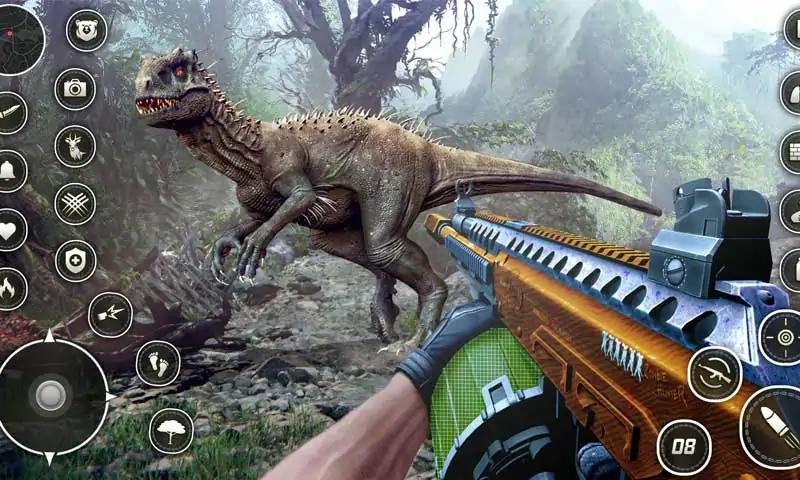The image size is (800, 480).
Task: Tap the bell icon
Action: pos(8,171)
